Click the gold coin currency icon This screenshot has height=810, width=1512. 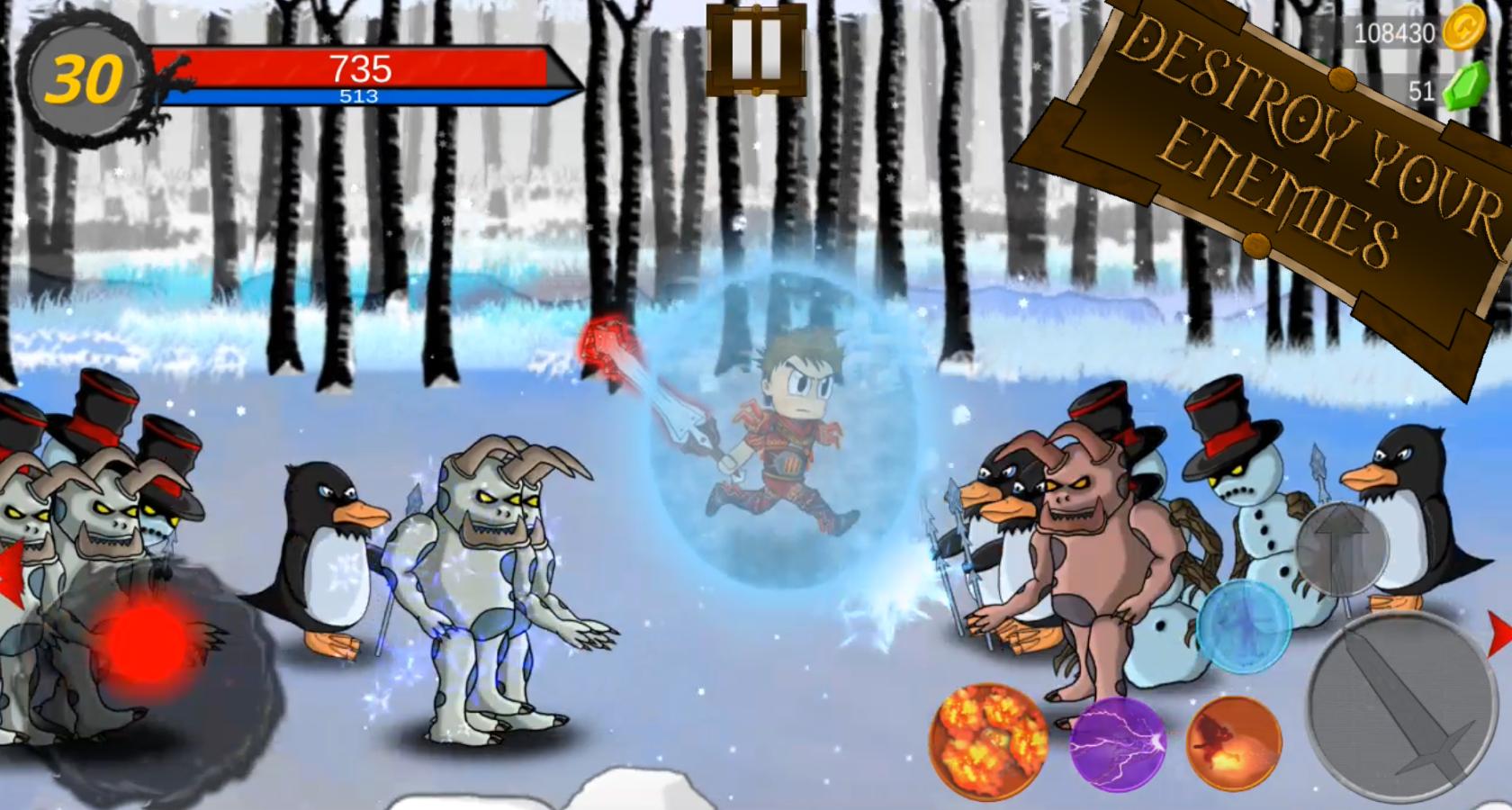pos(1464,31)
